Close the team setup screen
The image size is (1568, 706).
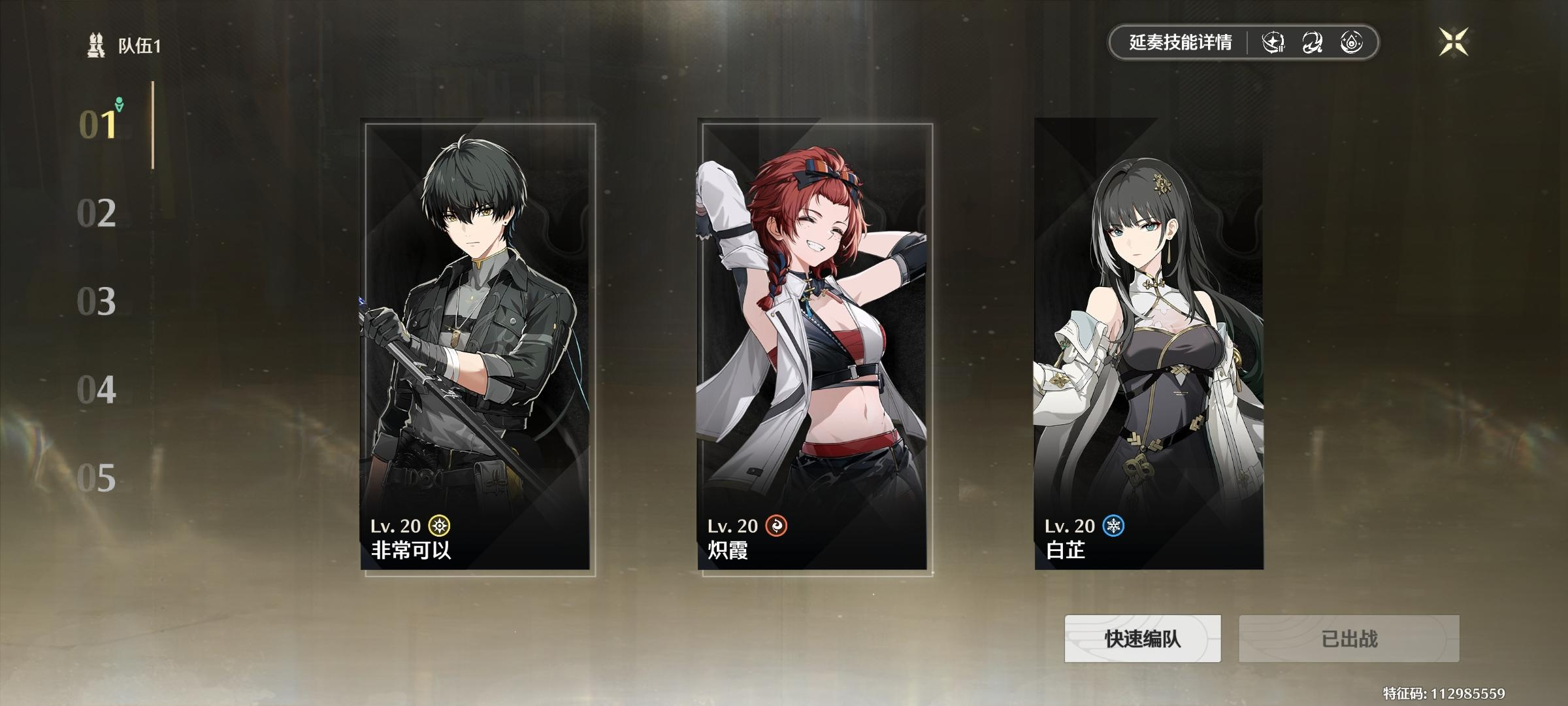coord(1454,42)
